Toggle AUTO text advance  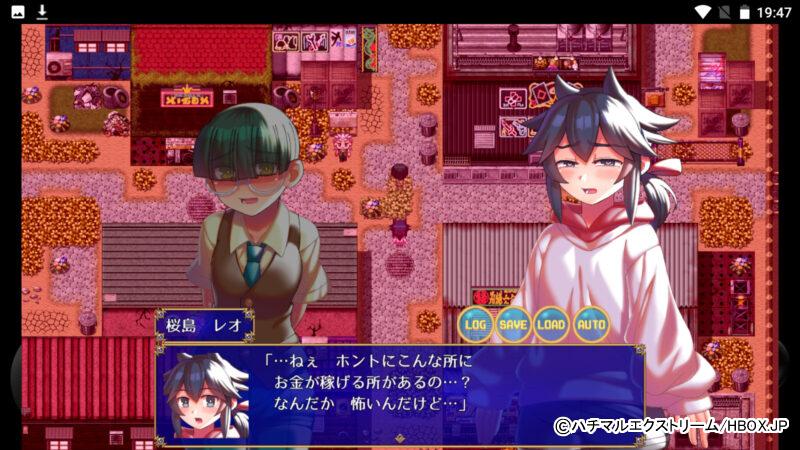(590, 324)
